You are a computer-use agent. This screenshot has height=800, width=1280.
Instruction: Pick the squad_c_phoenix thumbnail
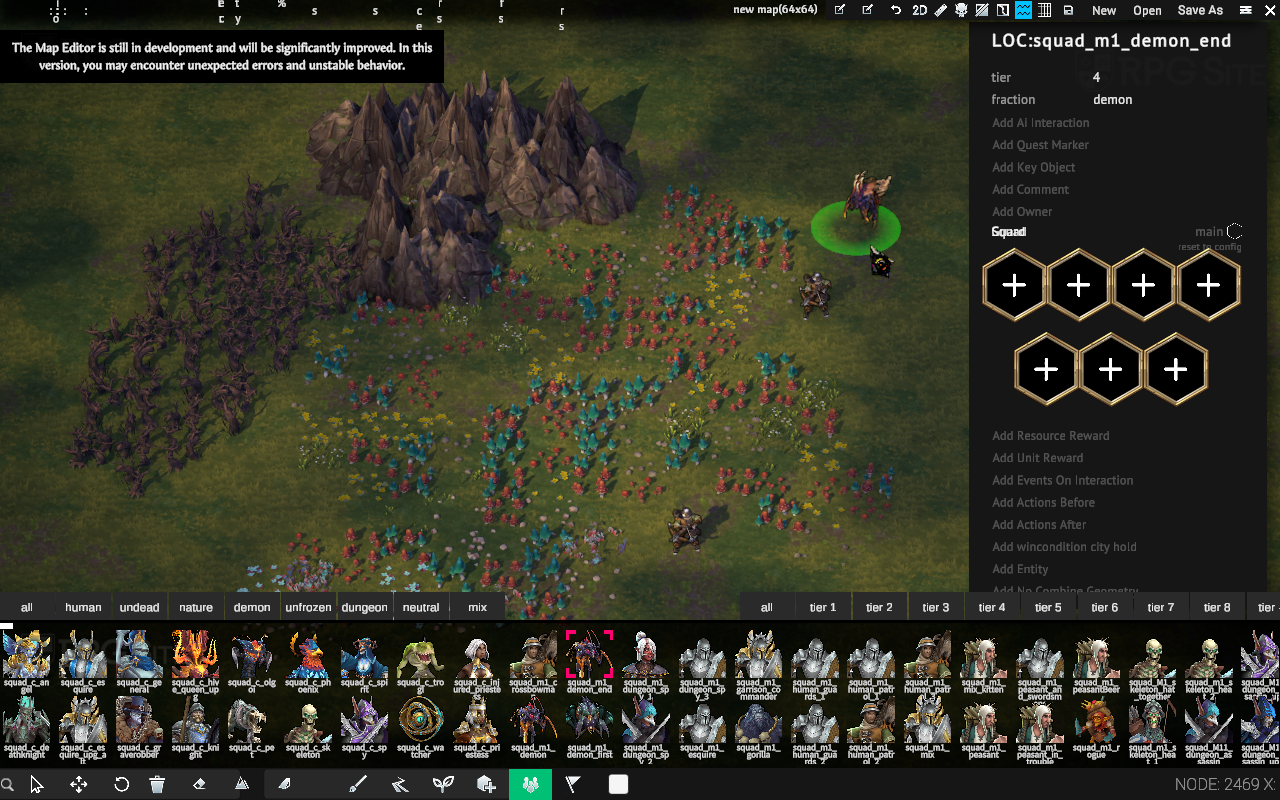click(x=307, y=658)
